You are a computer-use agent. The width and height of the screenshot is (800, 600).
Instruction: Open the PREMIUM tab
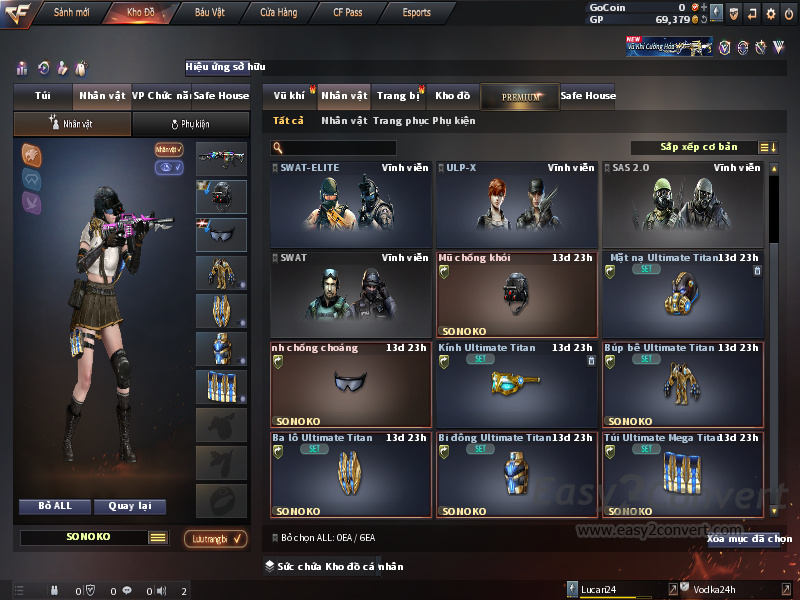click(x=521, y=96)
